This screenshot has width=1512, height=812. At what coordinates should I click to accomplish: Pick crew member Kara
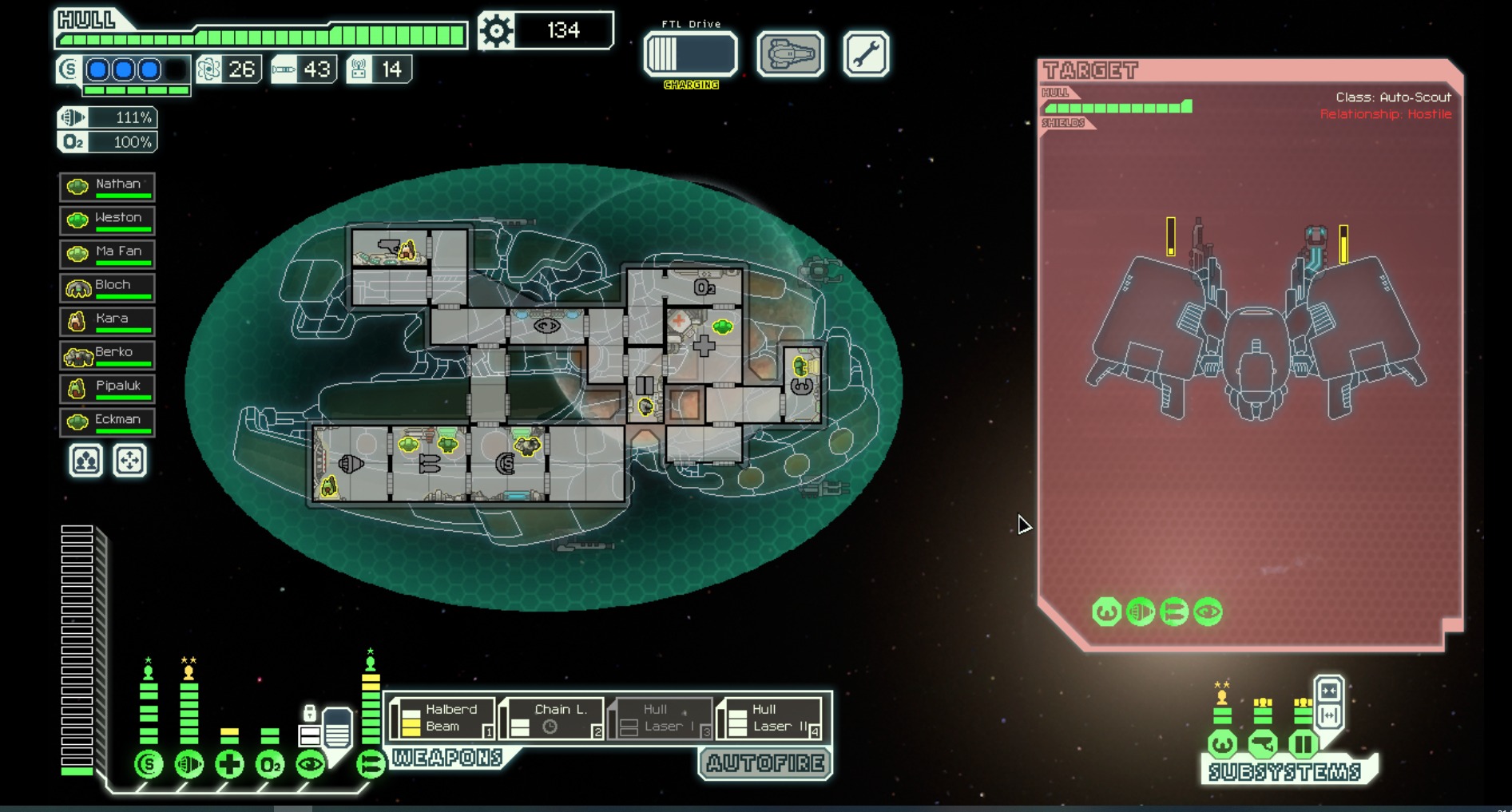click(x=108, y=321)
